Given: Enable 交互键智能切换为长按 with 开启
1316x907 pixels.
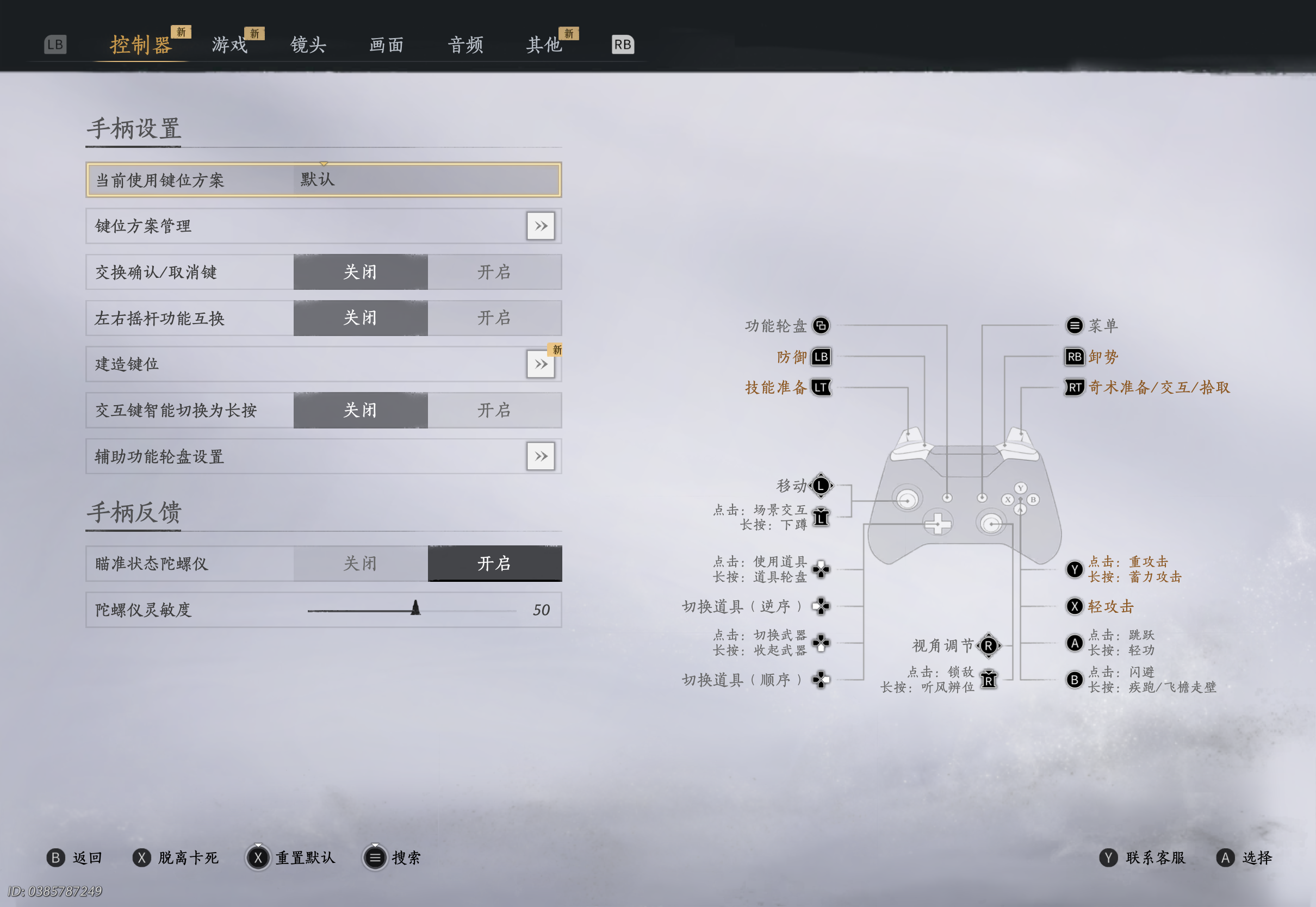Looking at the screenshot, I should pyautogui.click(x=494, y=411).
